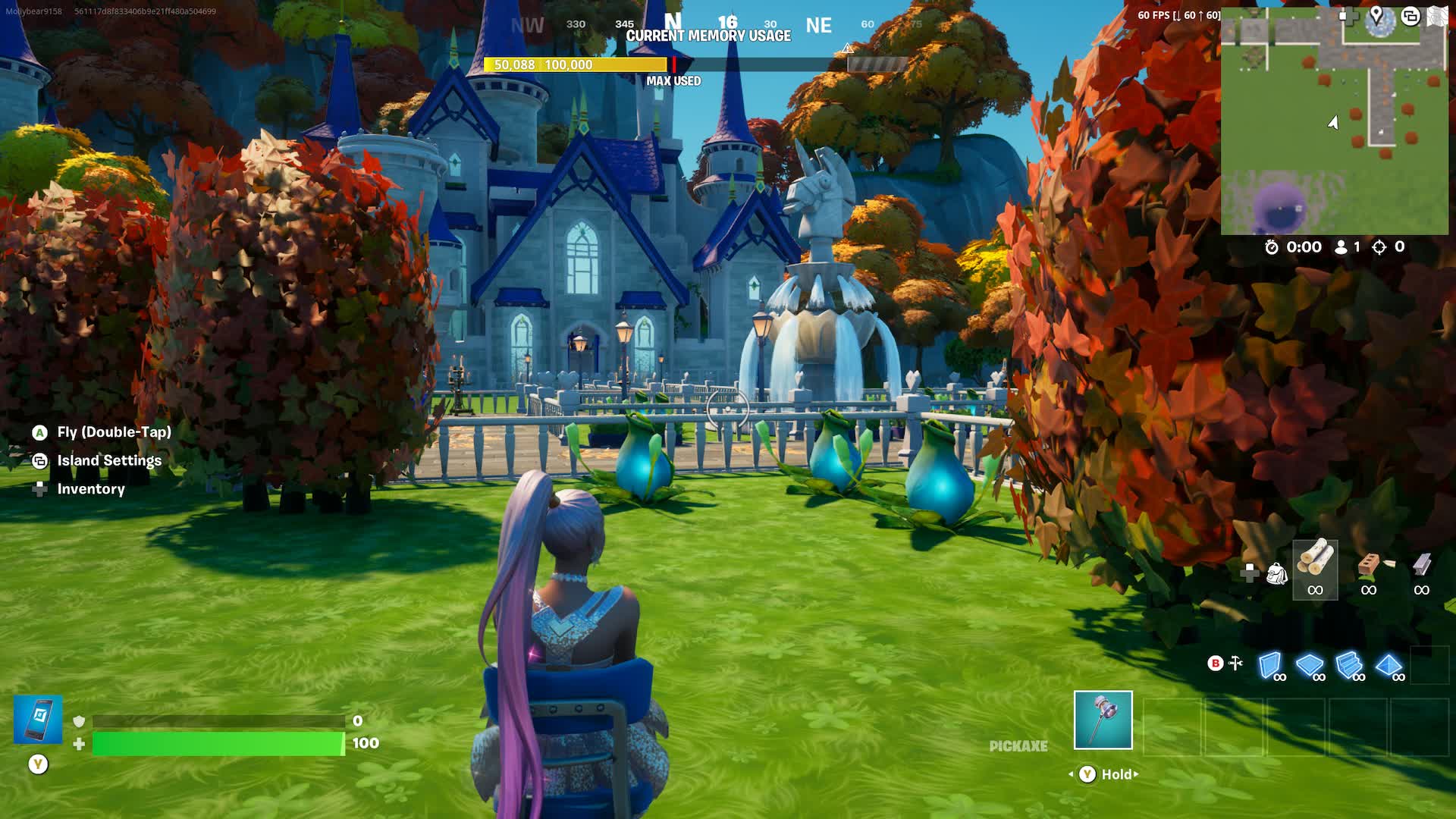Pick the pyramid roof building piece
This screenshot has height=819, width=1456.
pos(1389,665)
